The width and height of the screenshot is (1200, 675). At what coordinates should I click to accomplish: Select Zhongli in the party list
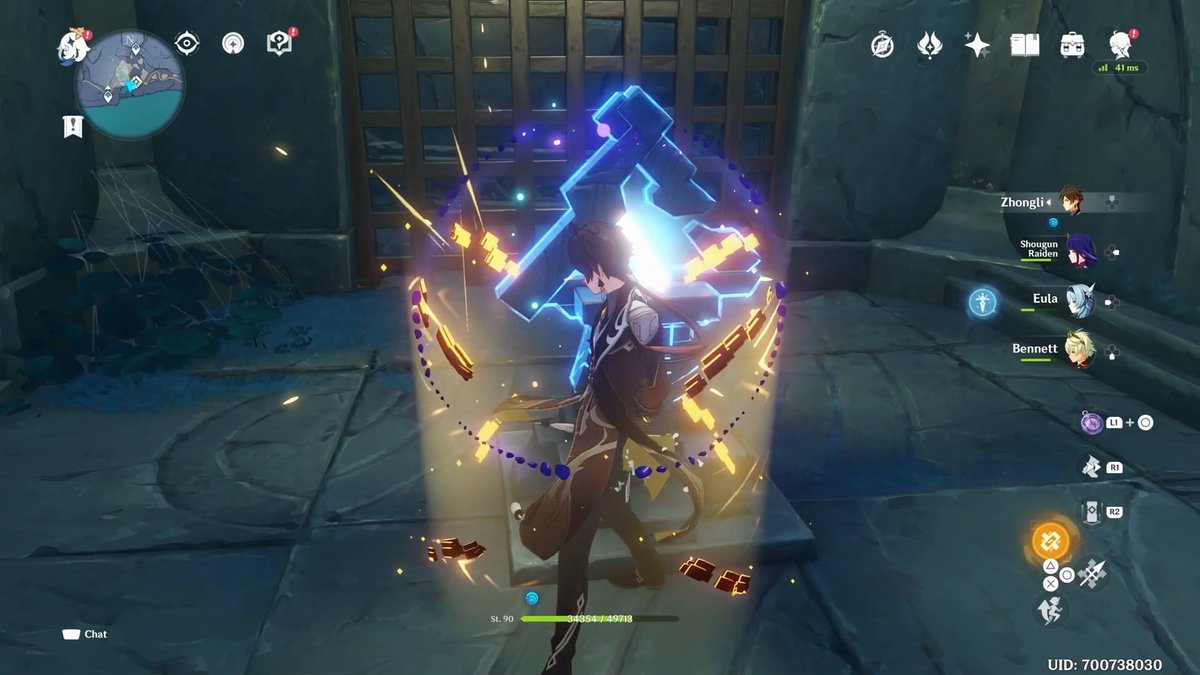pos(1071,202)
